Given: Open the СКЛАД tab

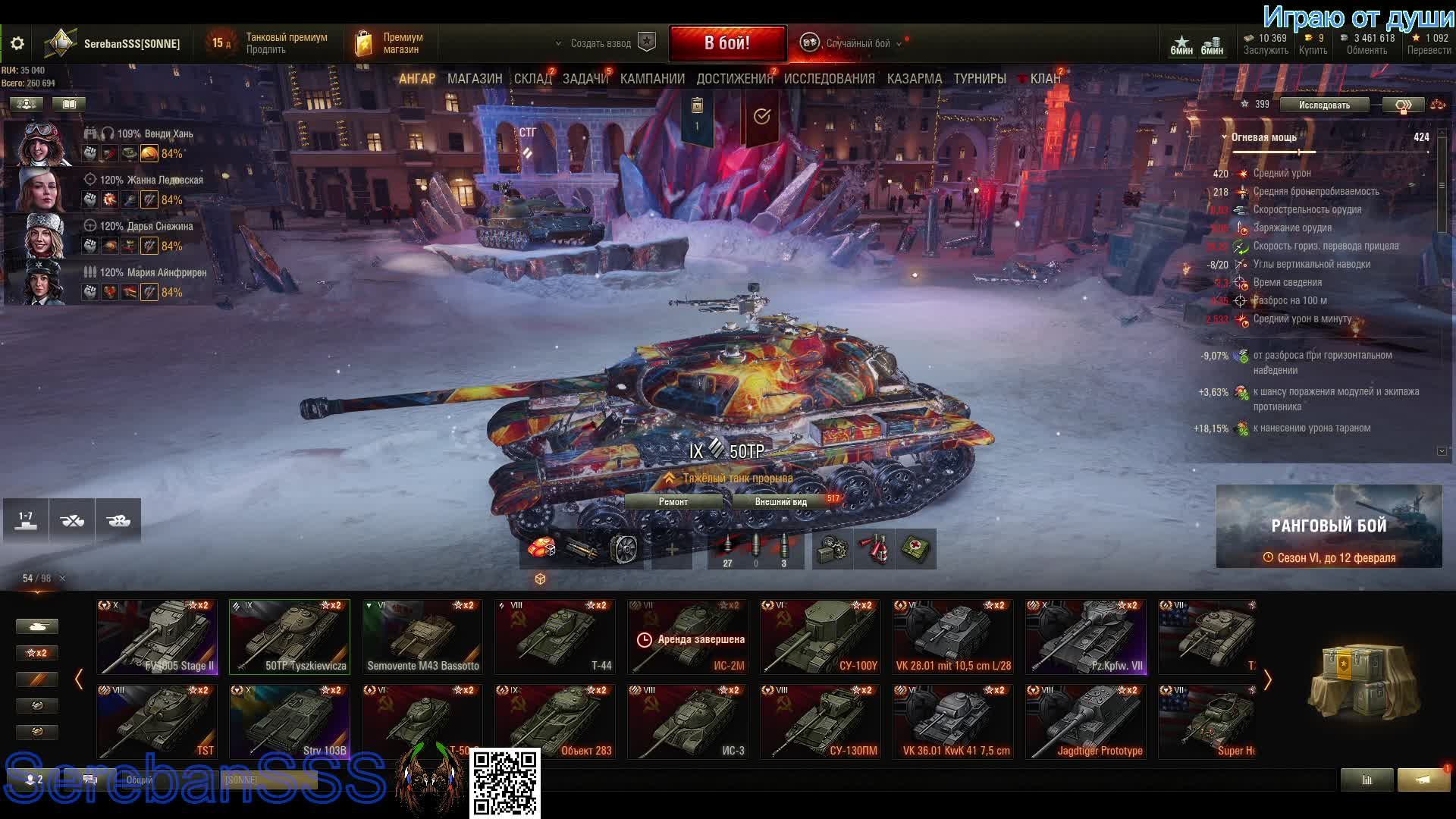Looking at the screenshot, I should click(x=532, y=79).
